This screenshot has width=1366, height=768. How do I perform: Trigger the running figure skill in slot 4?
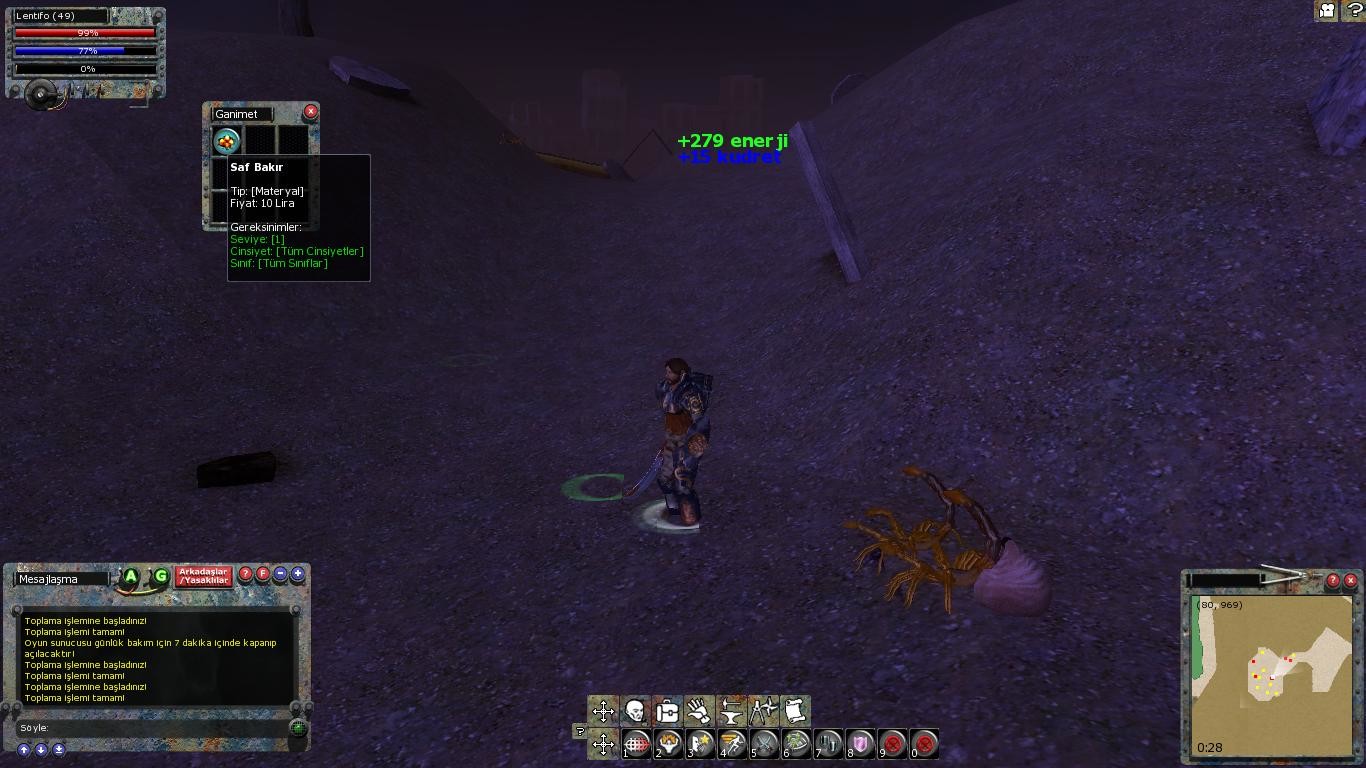[x=733, y=744]
